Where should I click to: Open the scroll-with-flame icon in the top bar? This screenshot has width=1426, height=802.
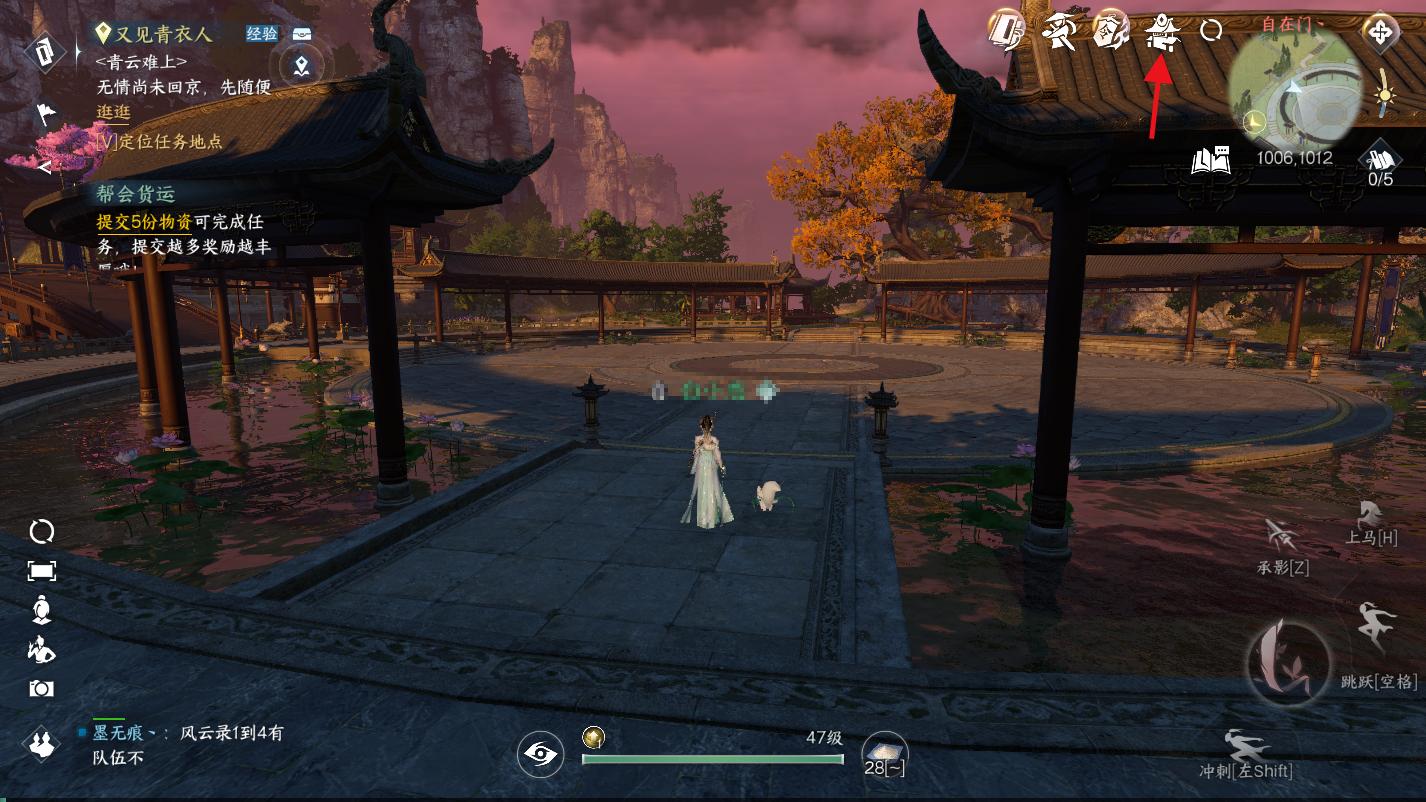click(x=1110, y=31)
